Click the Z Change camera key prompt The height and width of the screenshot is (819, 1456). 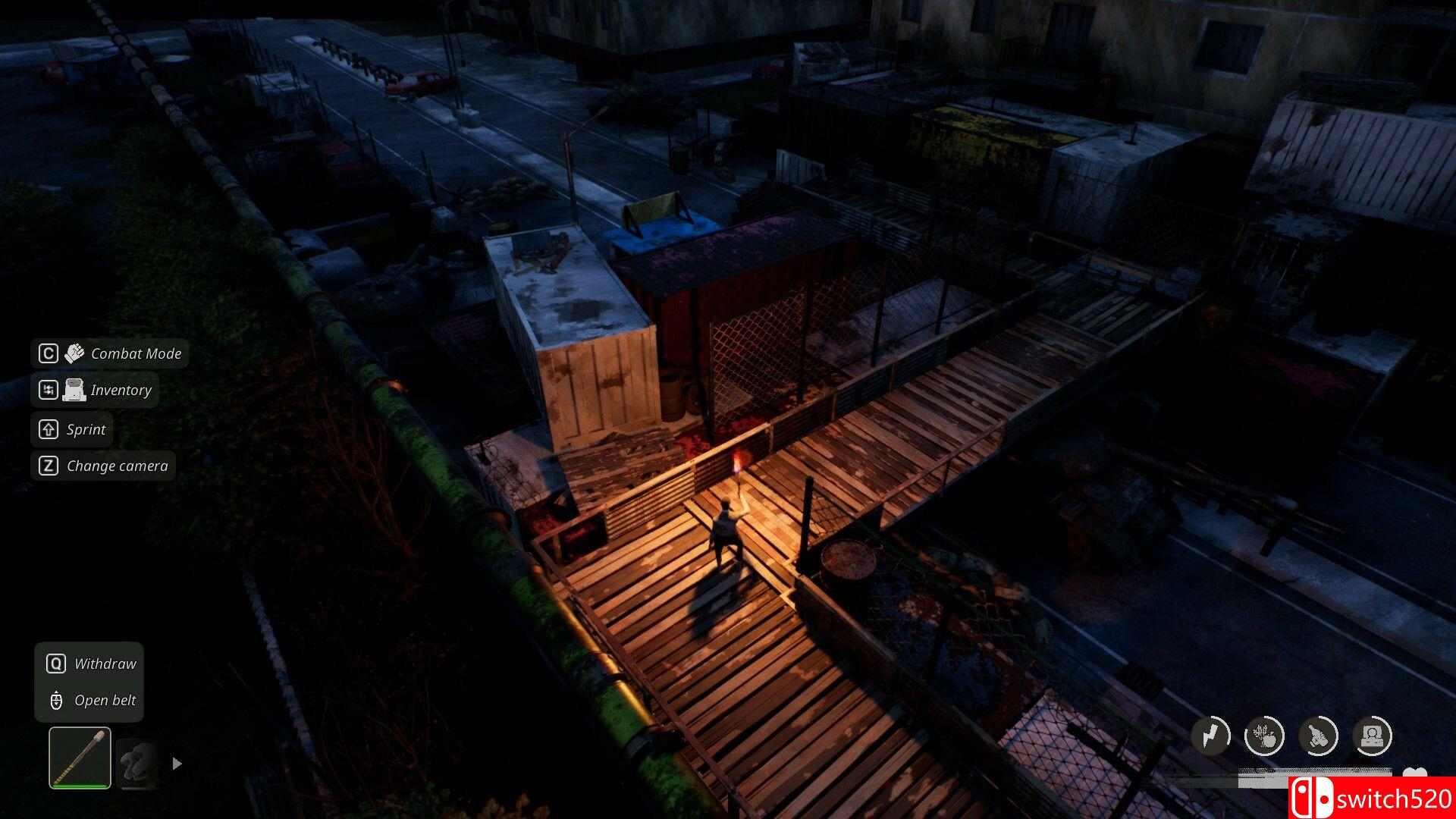(47, 466)
